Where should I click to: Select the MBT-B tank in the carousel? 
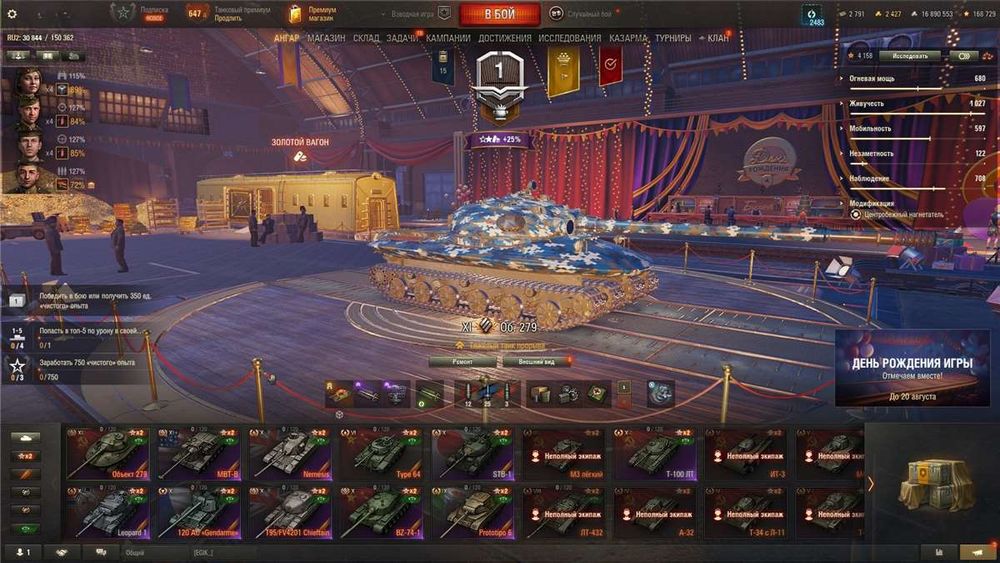(198, 453)
